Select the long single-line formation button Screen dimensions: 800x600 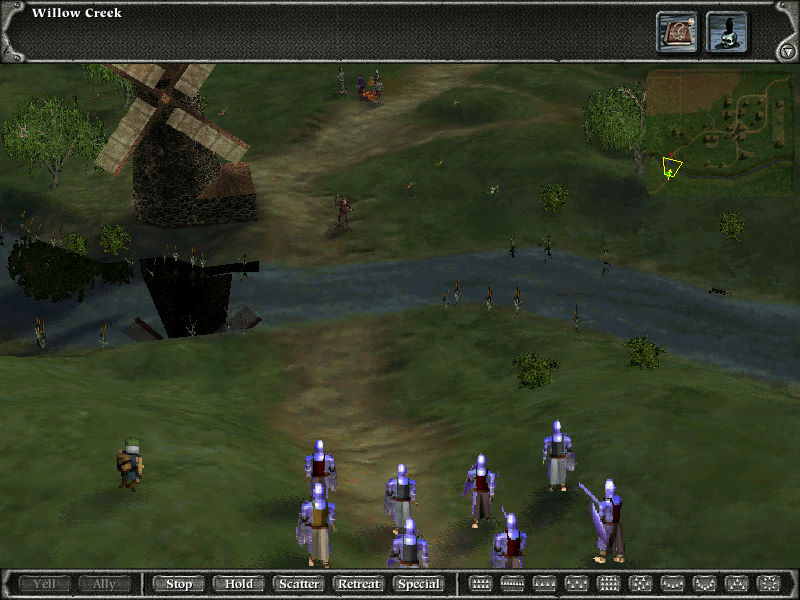(x=512, y=583)
